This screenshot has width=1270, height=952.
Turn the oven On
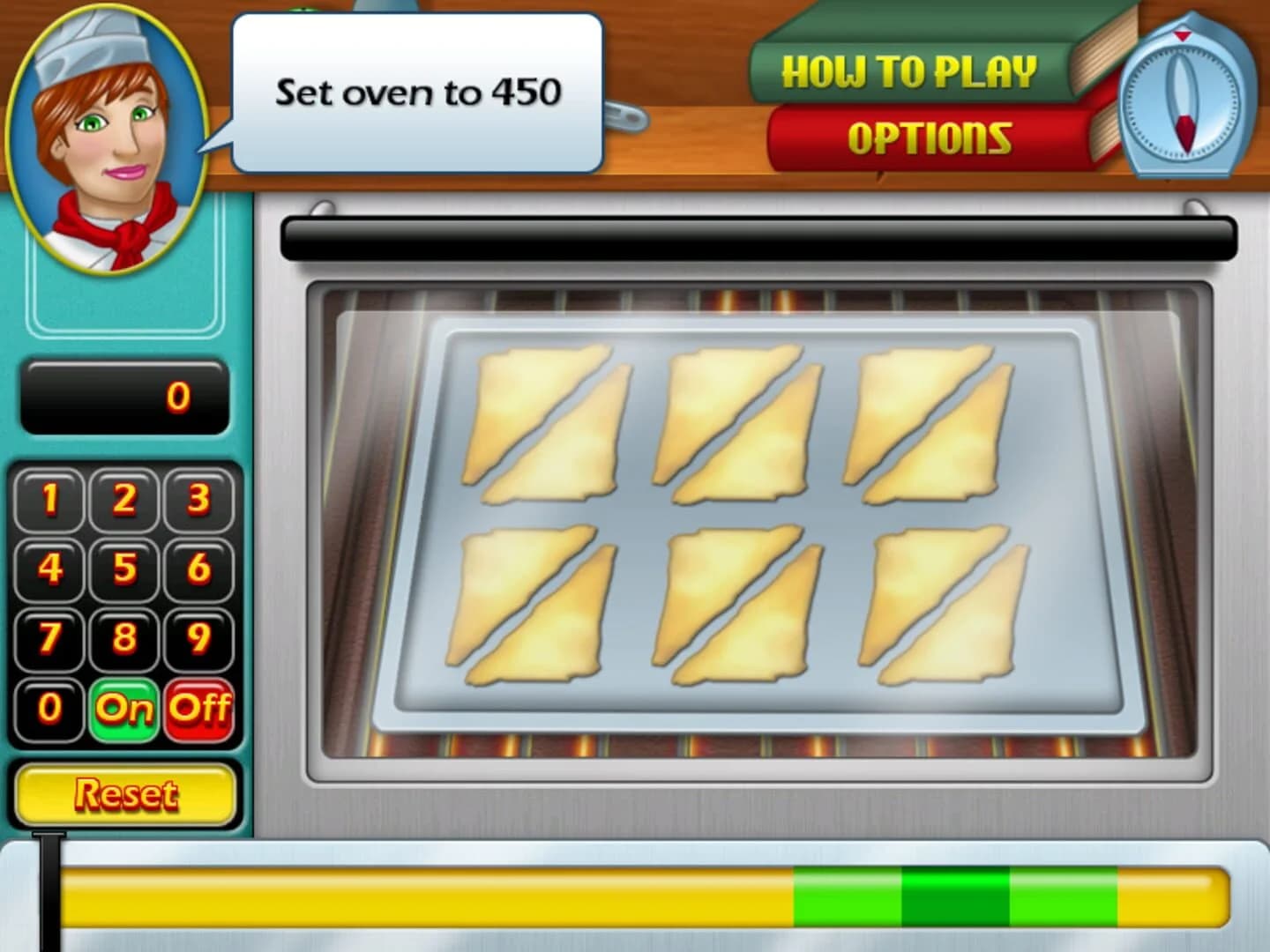click(123, 708)
